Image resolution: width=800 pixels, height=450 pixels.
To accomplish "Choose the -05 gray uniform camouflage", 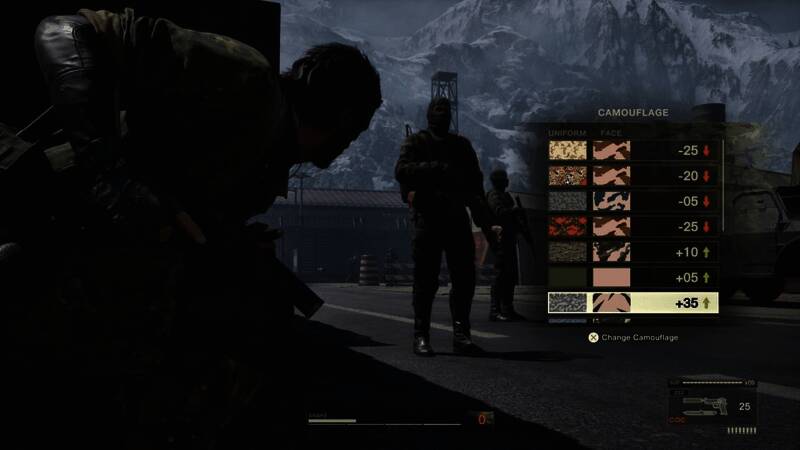I will pos(633,201).
